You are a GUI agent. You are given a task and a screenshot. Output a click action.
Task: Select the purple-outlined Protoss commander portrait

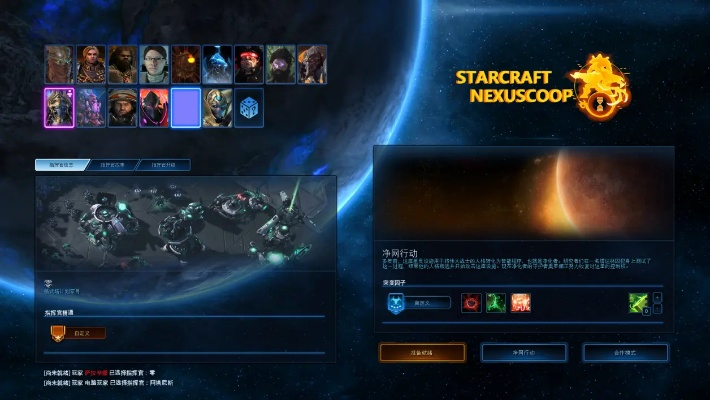[59, 108]
